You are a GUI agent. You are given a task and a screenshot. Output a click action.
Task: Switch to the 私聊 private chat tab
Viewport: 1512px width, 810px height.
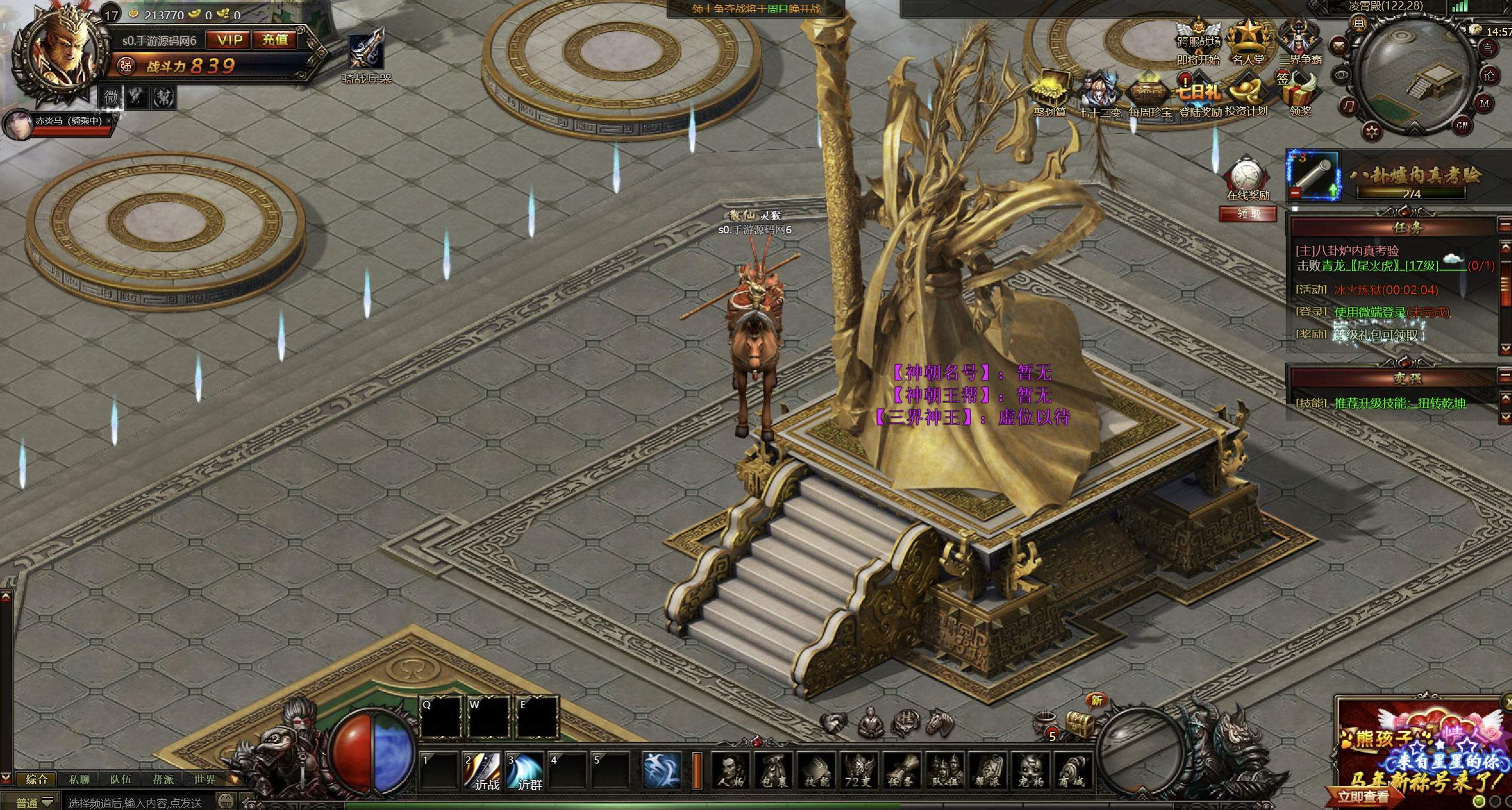[x=79, y=779]
